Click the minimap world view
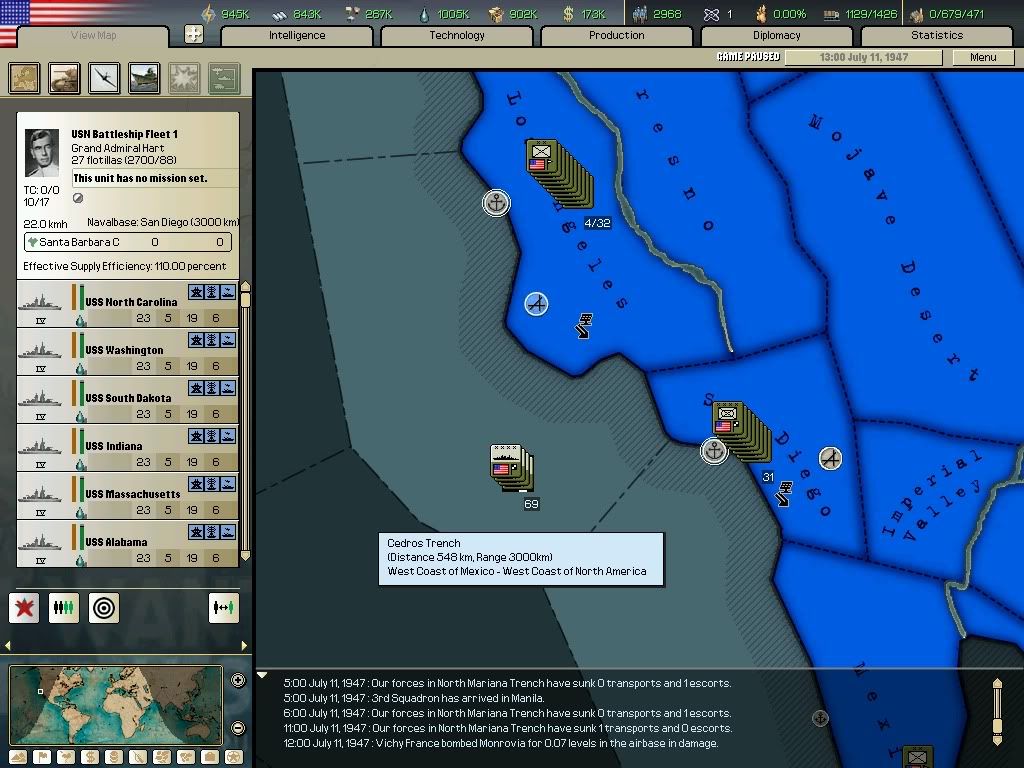Image resolution: width=1024 pixels, height=768 pixels. point(115,704)
